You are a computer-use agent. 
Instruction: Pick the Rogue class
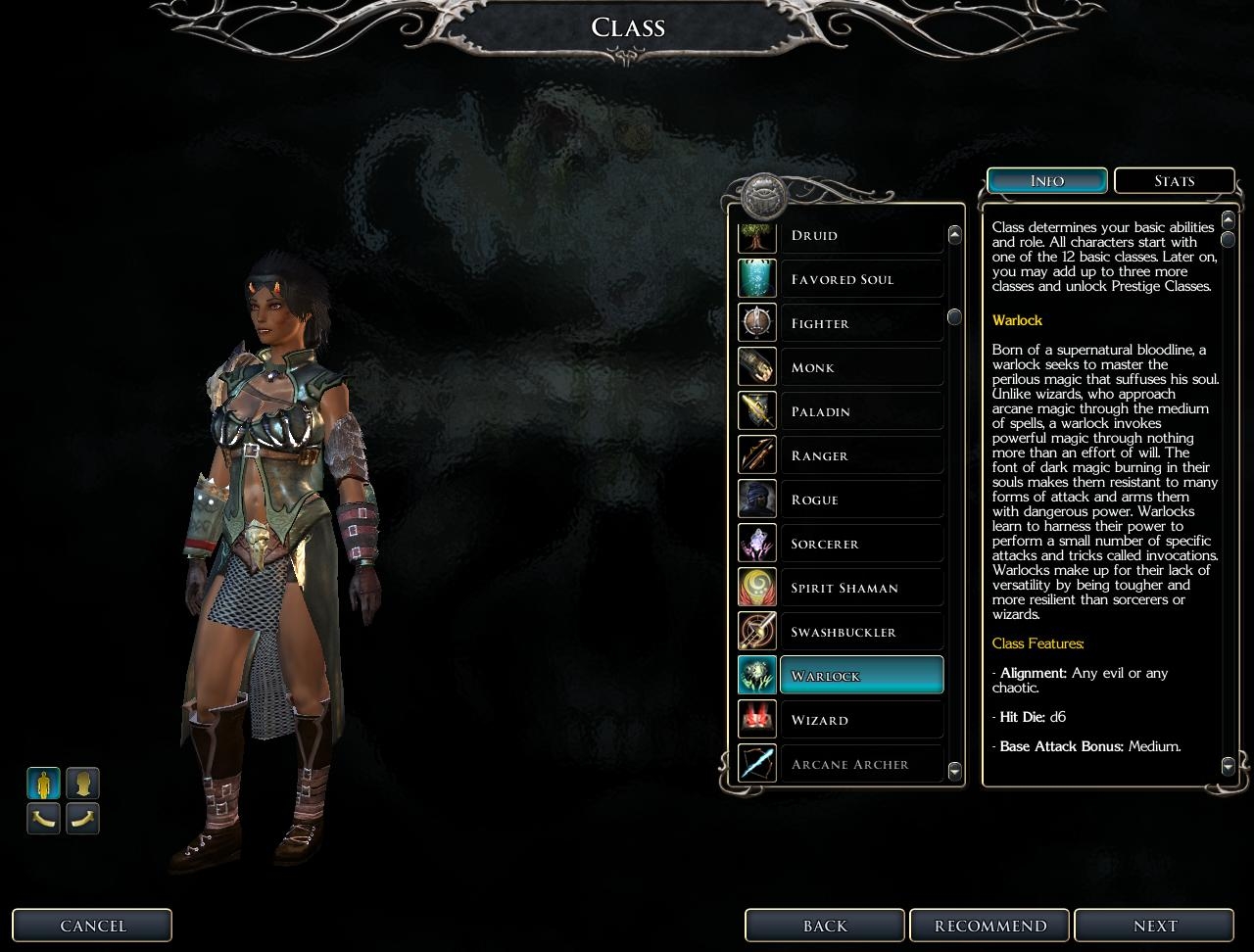(860, 500)
